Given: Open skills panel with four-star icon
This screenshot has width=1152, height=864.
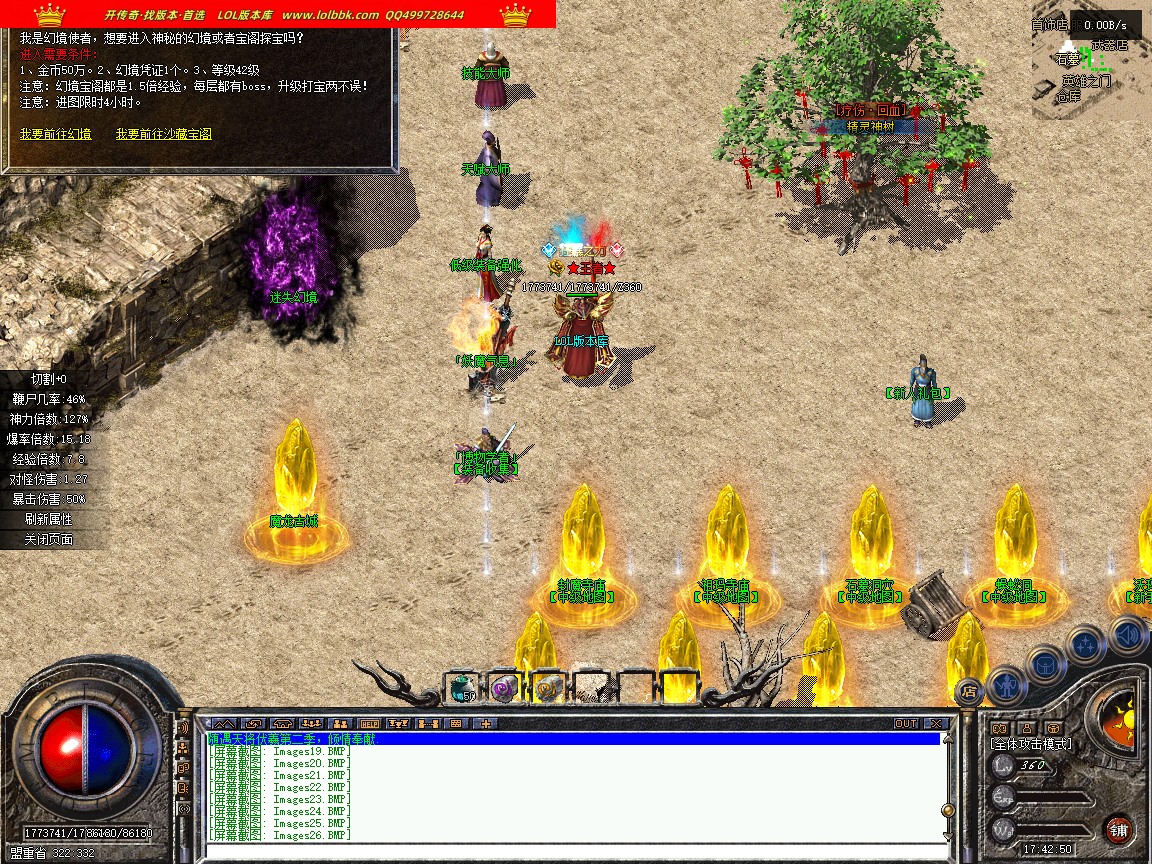Looking at the screenshot, I should (x=1085, y=644).
